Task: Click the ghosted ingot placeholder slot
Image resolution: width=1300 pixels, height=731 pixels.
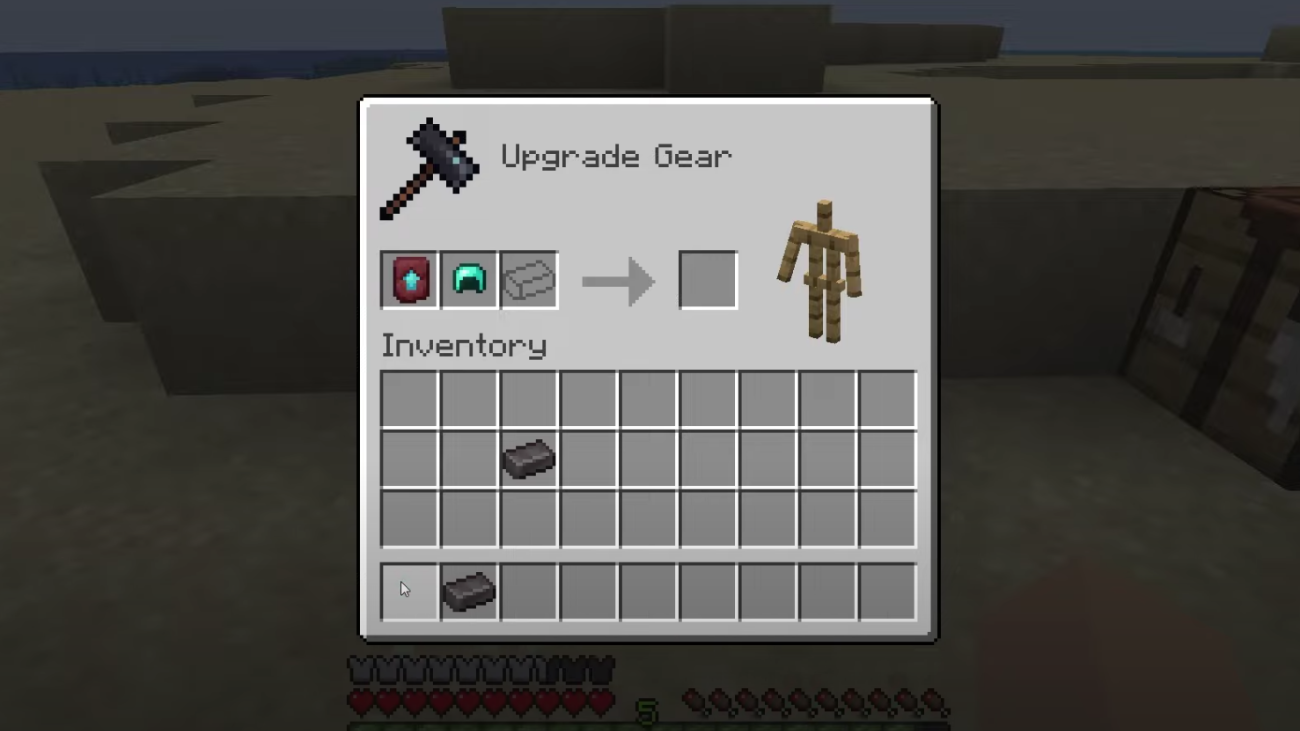Action: [529, 279]
